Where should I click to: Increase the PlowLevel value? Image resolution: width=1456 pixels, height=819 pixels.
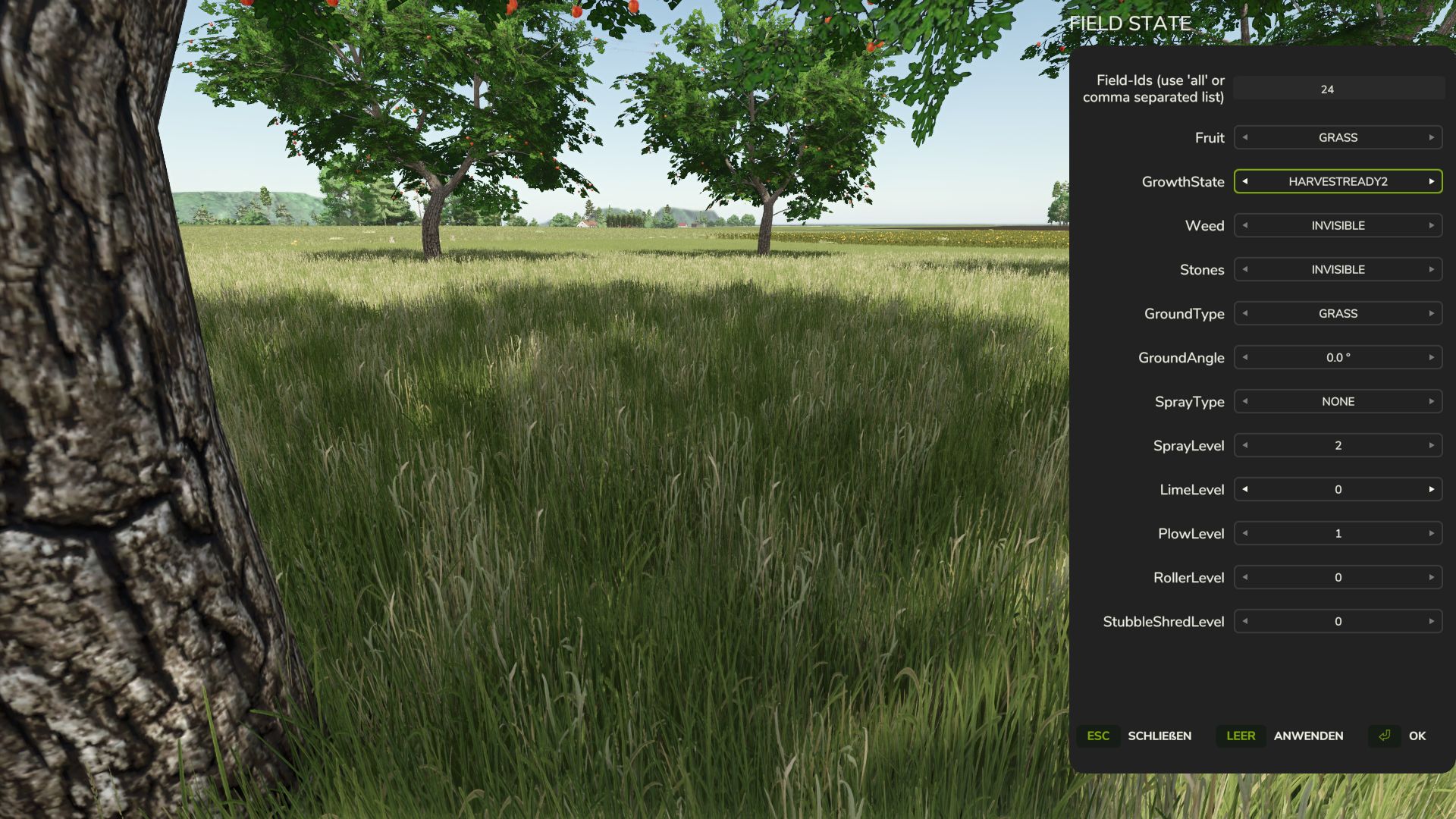(x=1430, y=533)
